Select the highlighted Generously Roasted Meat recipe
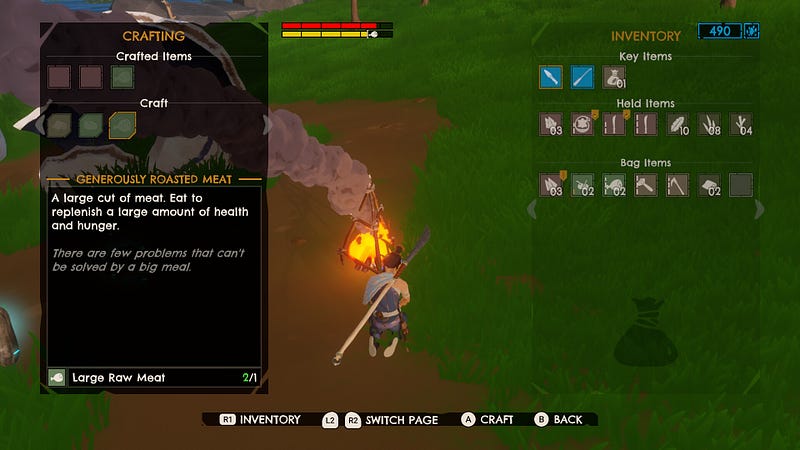Screen dimensions: 800x450 (122, 124)
